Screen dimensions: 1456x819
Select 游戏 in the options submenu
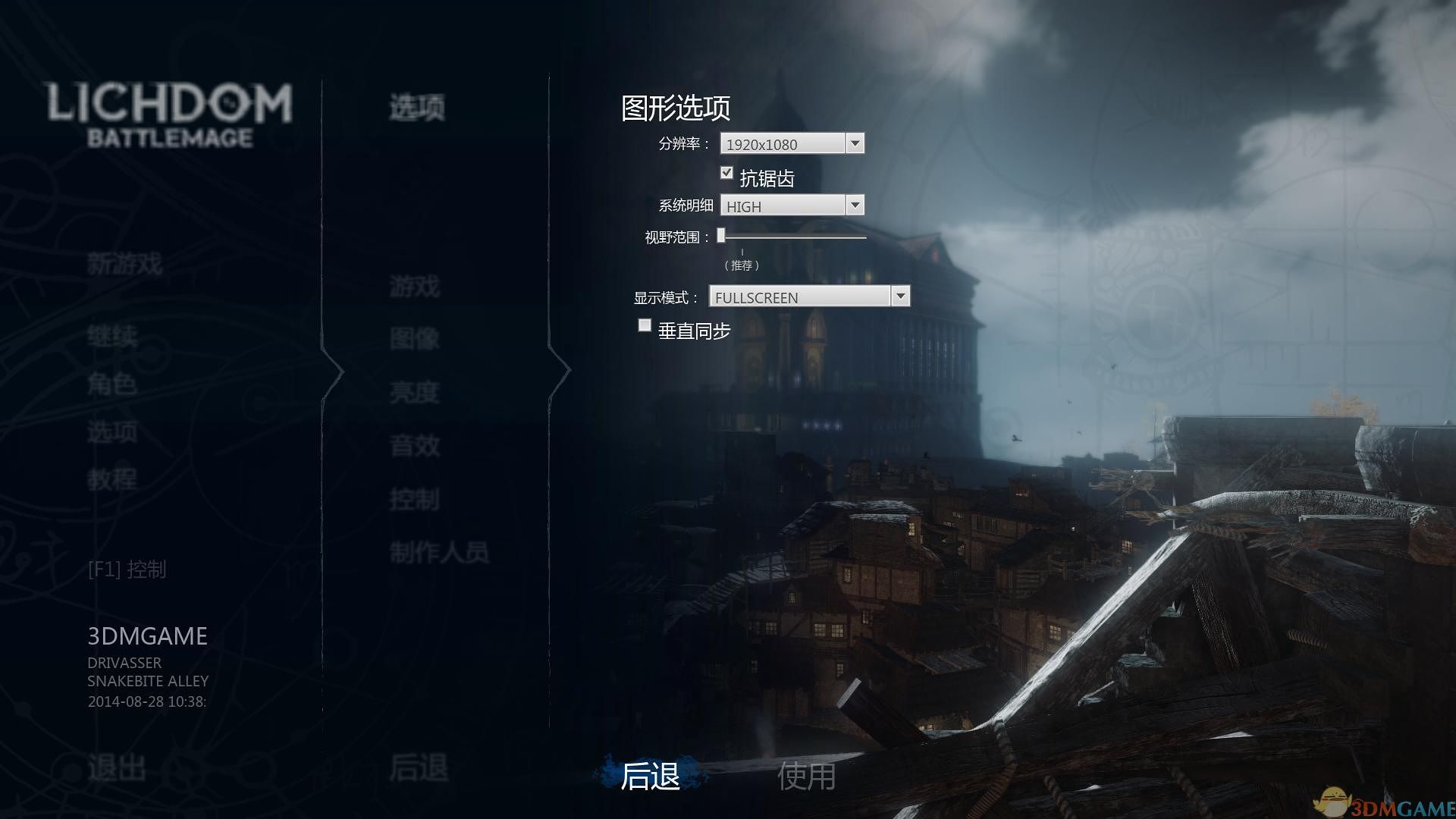pos(415,287)
